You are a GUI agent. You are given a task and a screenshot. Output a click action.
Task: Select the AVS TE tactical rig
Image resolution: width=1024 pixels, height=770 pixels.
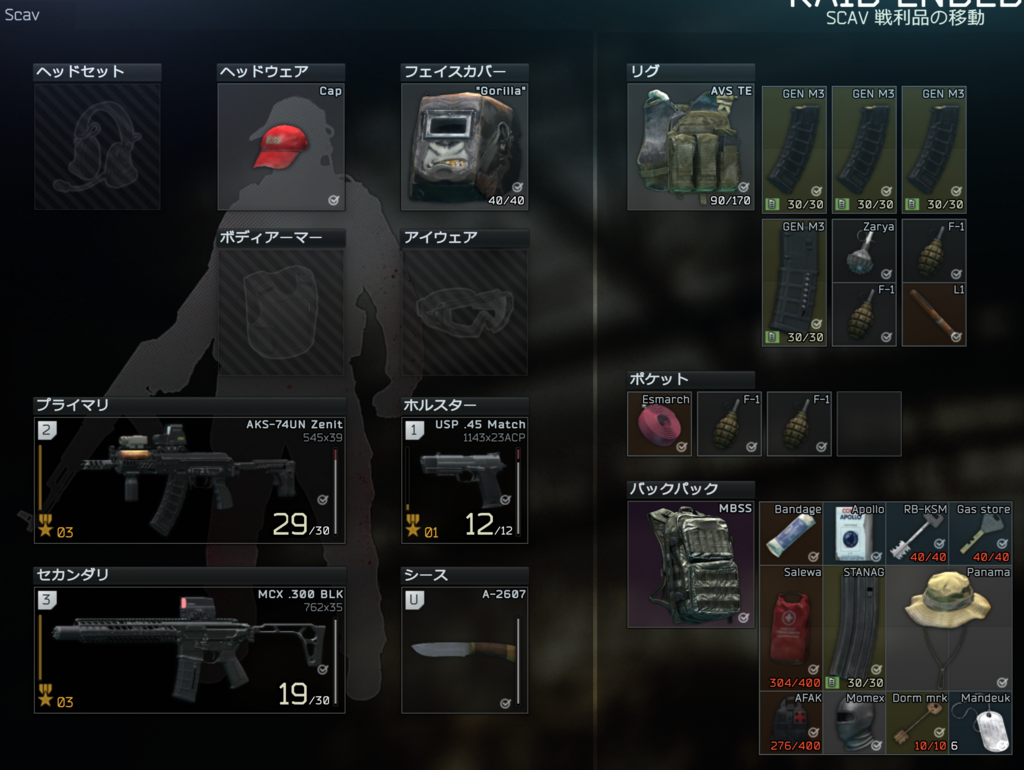coord(690,146)
